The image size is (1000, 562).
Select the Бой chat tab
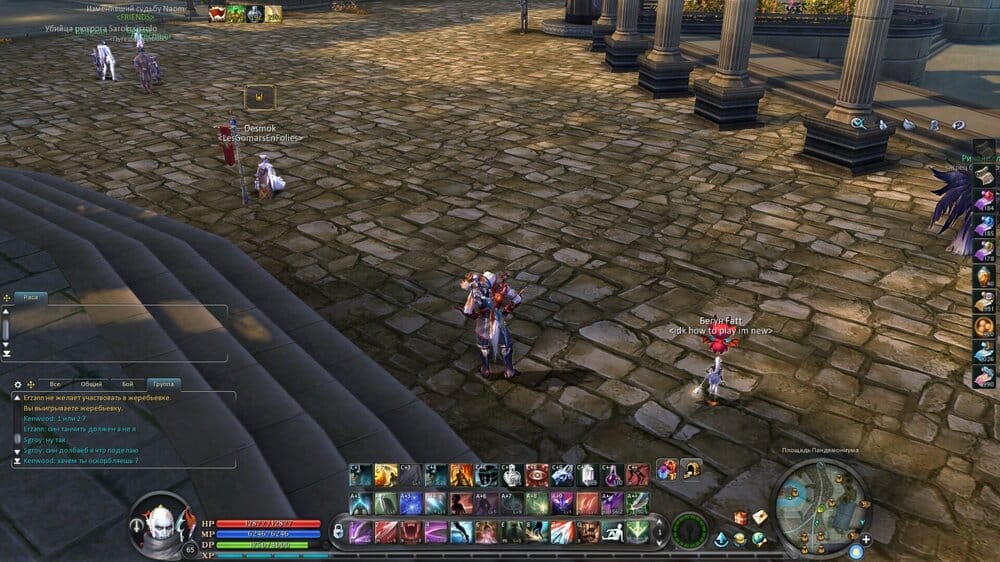click(x=127, y=384)
